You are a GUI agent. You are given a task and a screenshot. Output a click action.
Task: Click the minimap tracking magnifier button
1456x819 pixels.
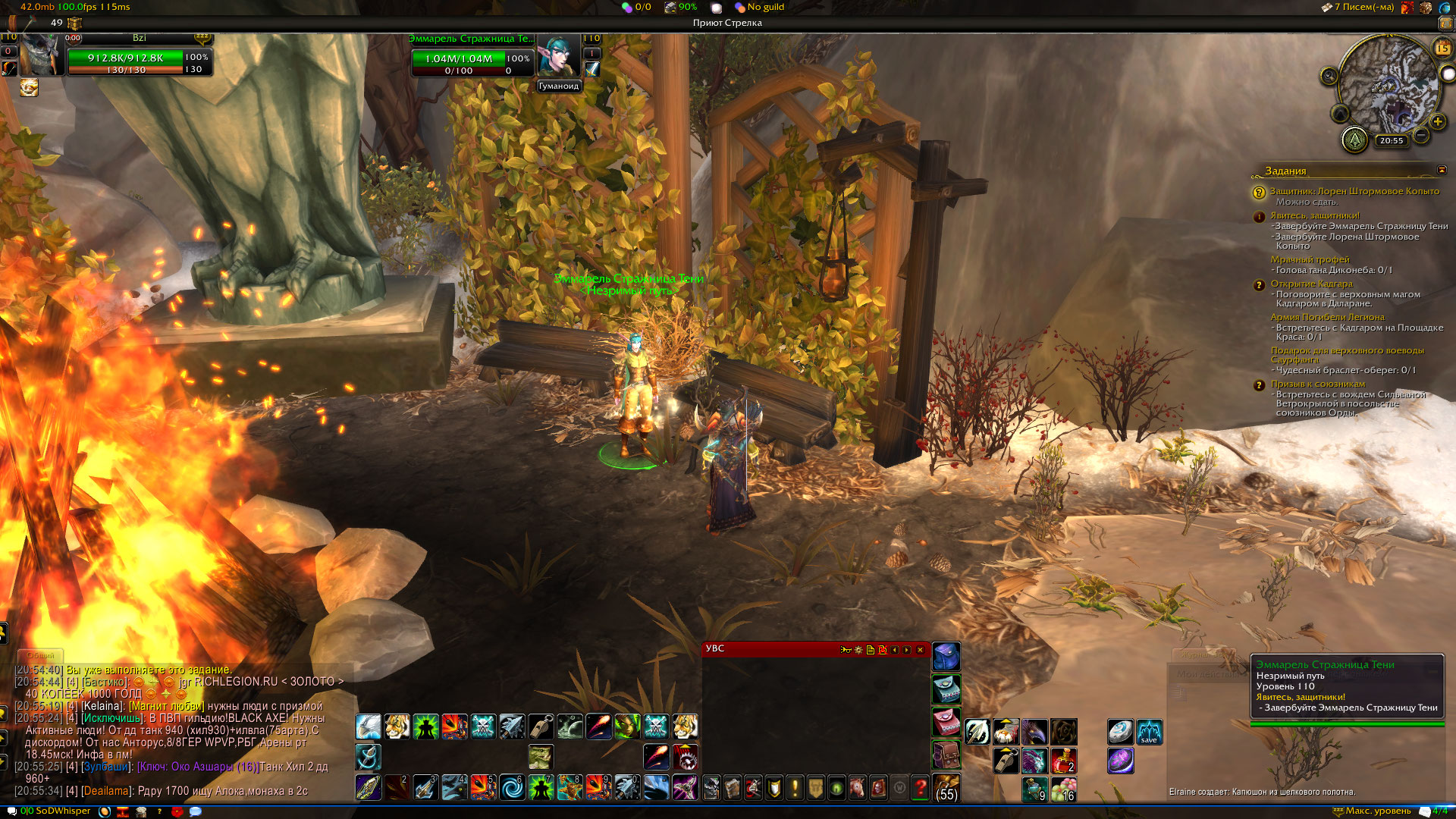pyautogui.click(x=1329, y=76)
